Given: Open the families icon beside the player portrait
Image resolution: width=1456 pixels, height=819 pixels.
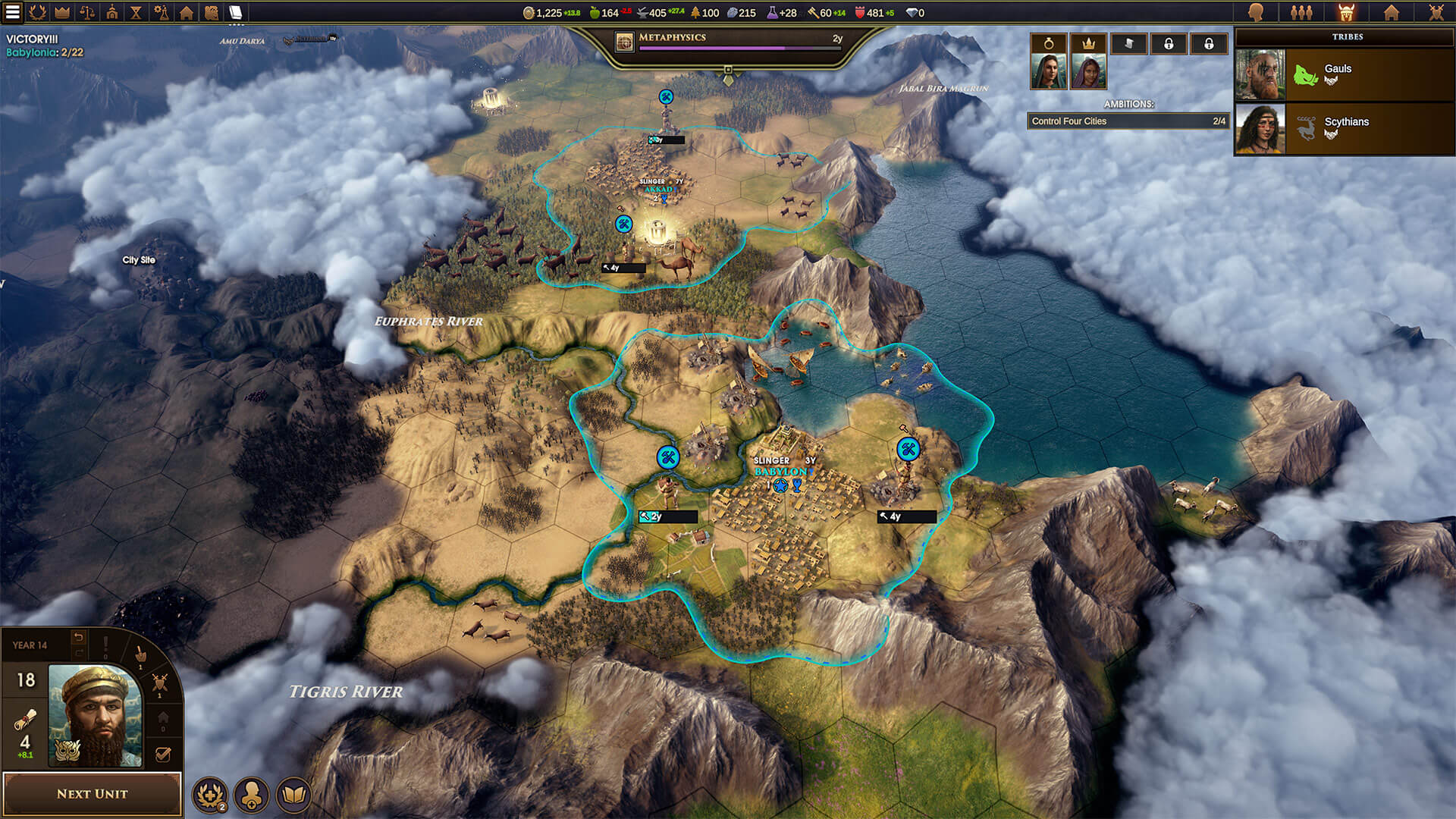Looking at the screenshot, I should 1303,12.
